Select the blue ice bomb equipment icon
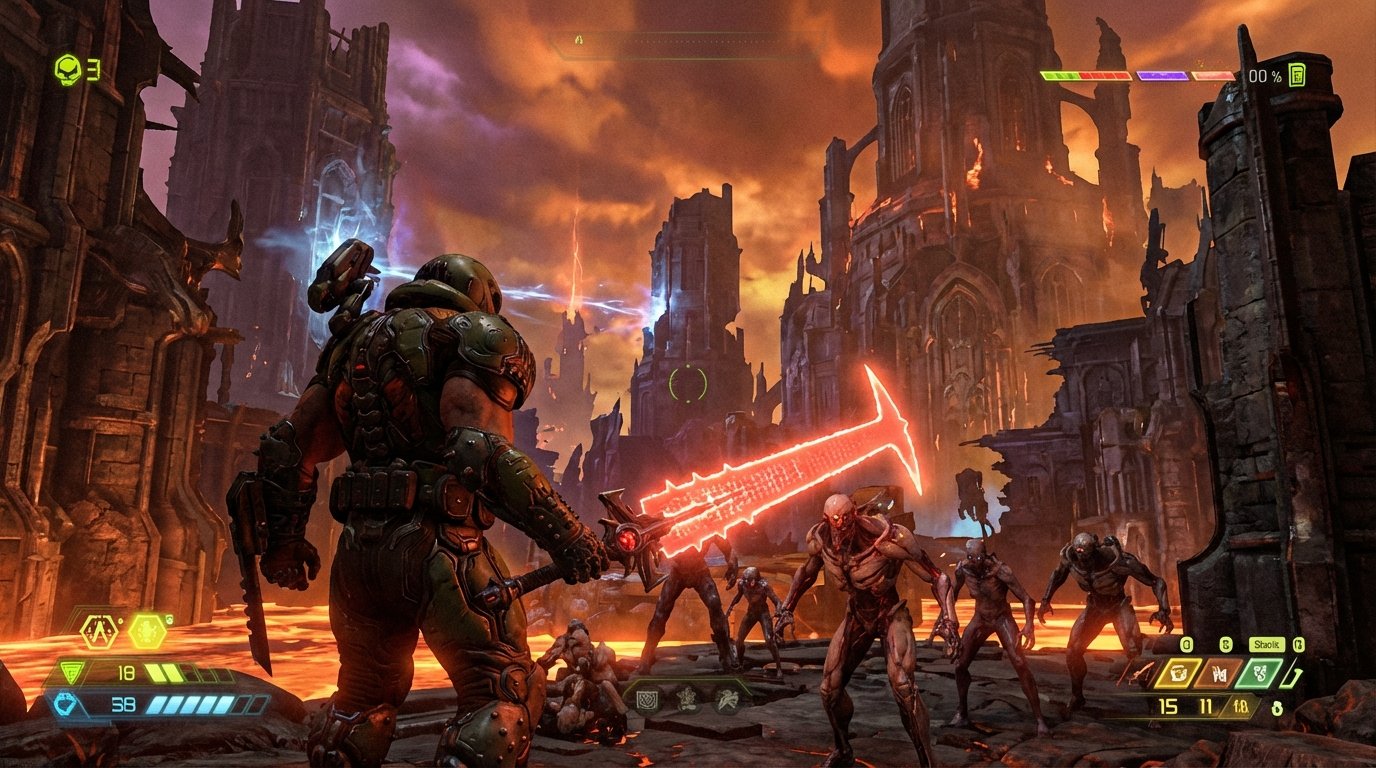This screenshot has width=1376, height=768. (x=65, y=703)
